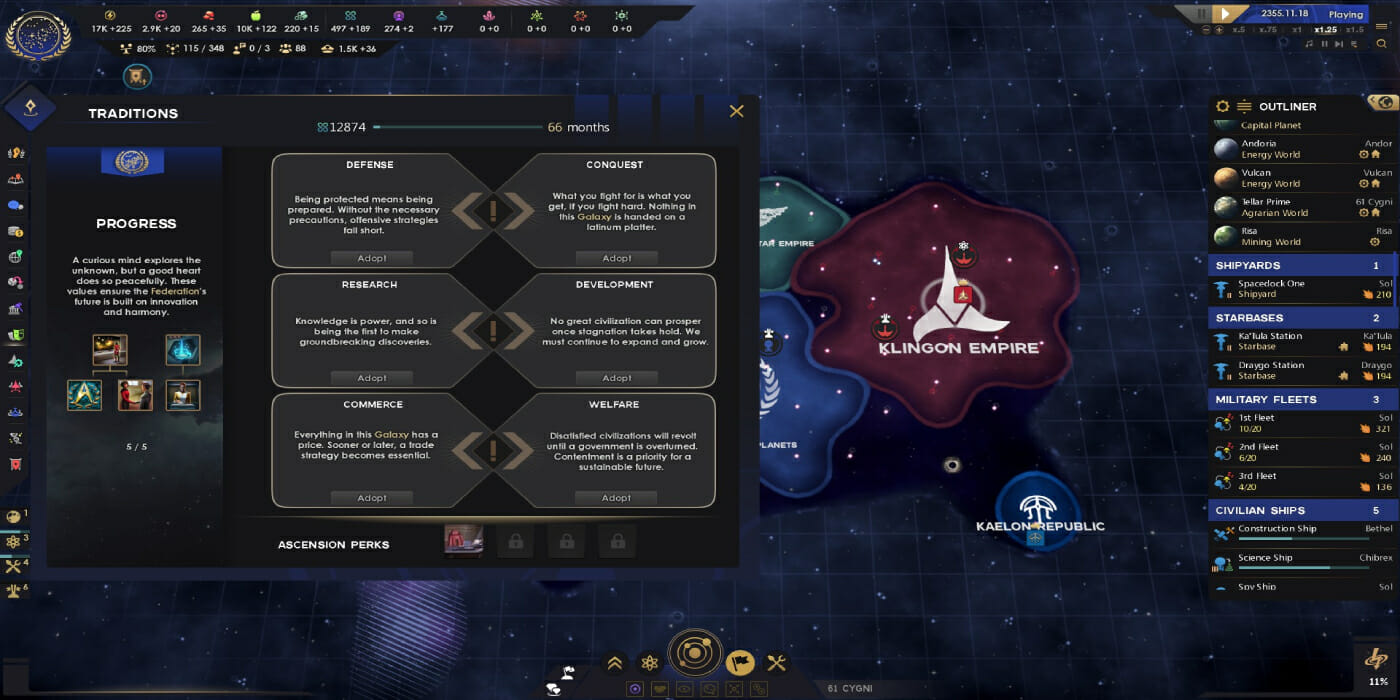Adopt the Welfare tradition
The image size is (1400, 700).
click(616, 498)
